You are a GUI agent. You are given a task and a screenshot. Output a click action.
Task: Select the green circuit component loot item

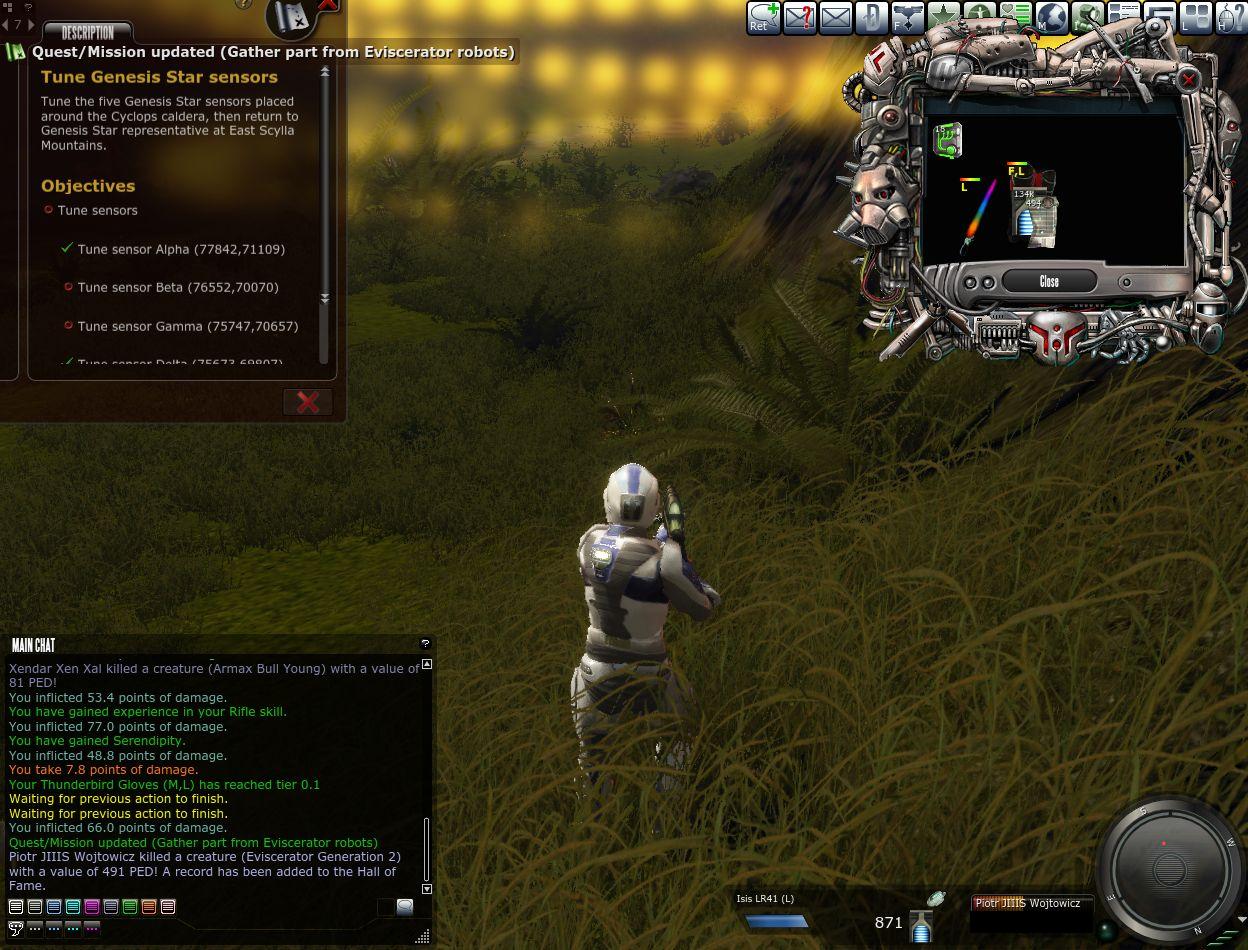point(947,140)
